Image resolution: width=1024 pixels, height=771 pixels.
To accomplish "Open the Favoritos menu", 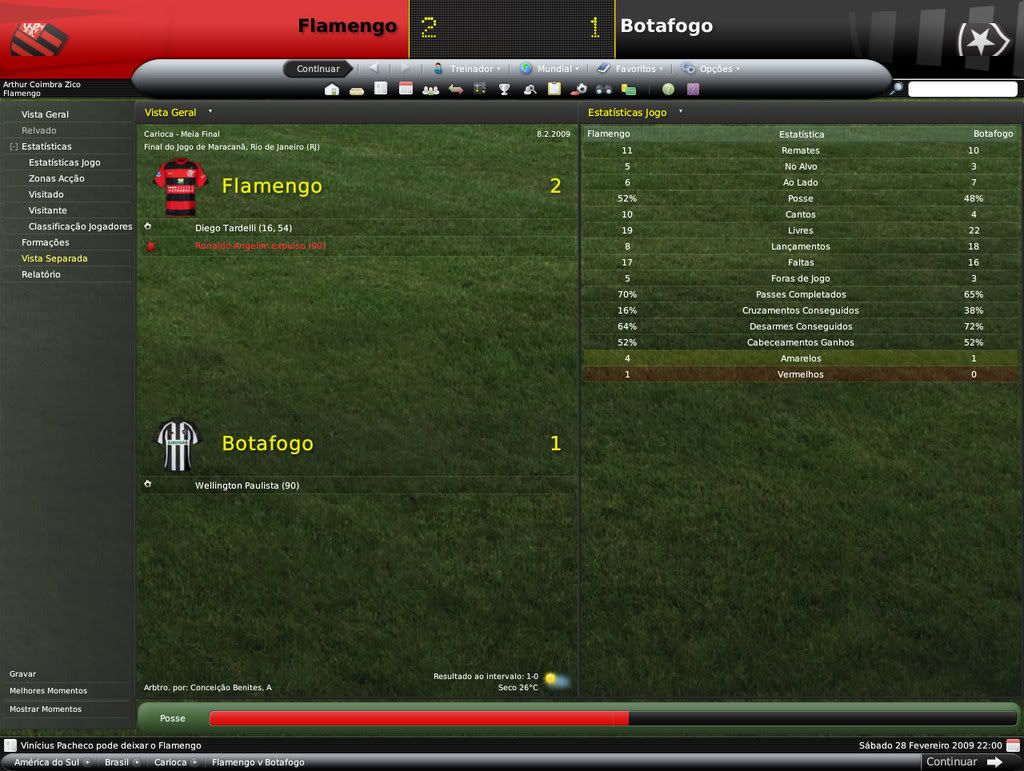I will tap(630, 69).
